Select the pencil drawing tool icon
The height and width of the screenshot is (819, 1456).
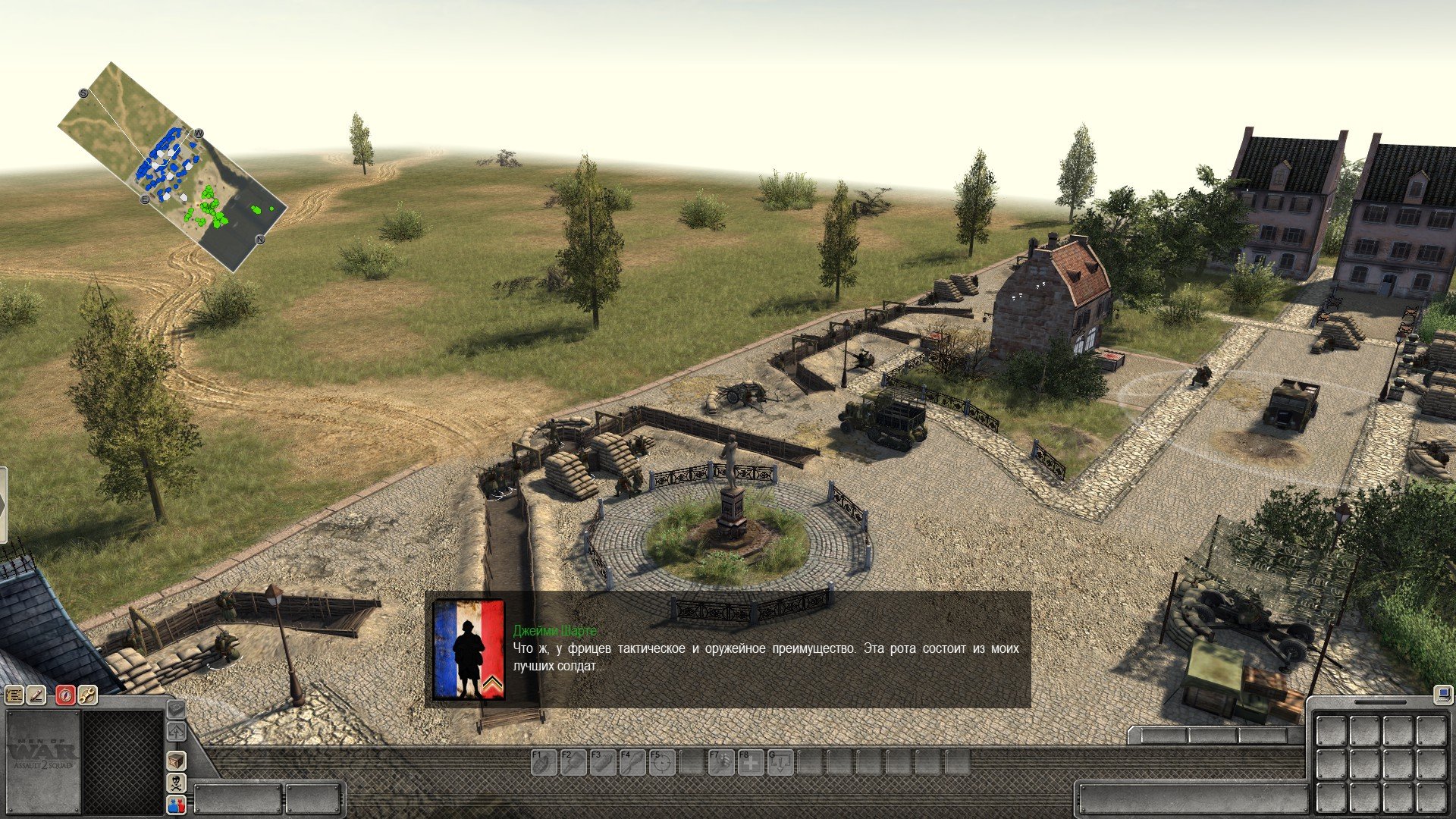tap(36, 695)
